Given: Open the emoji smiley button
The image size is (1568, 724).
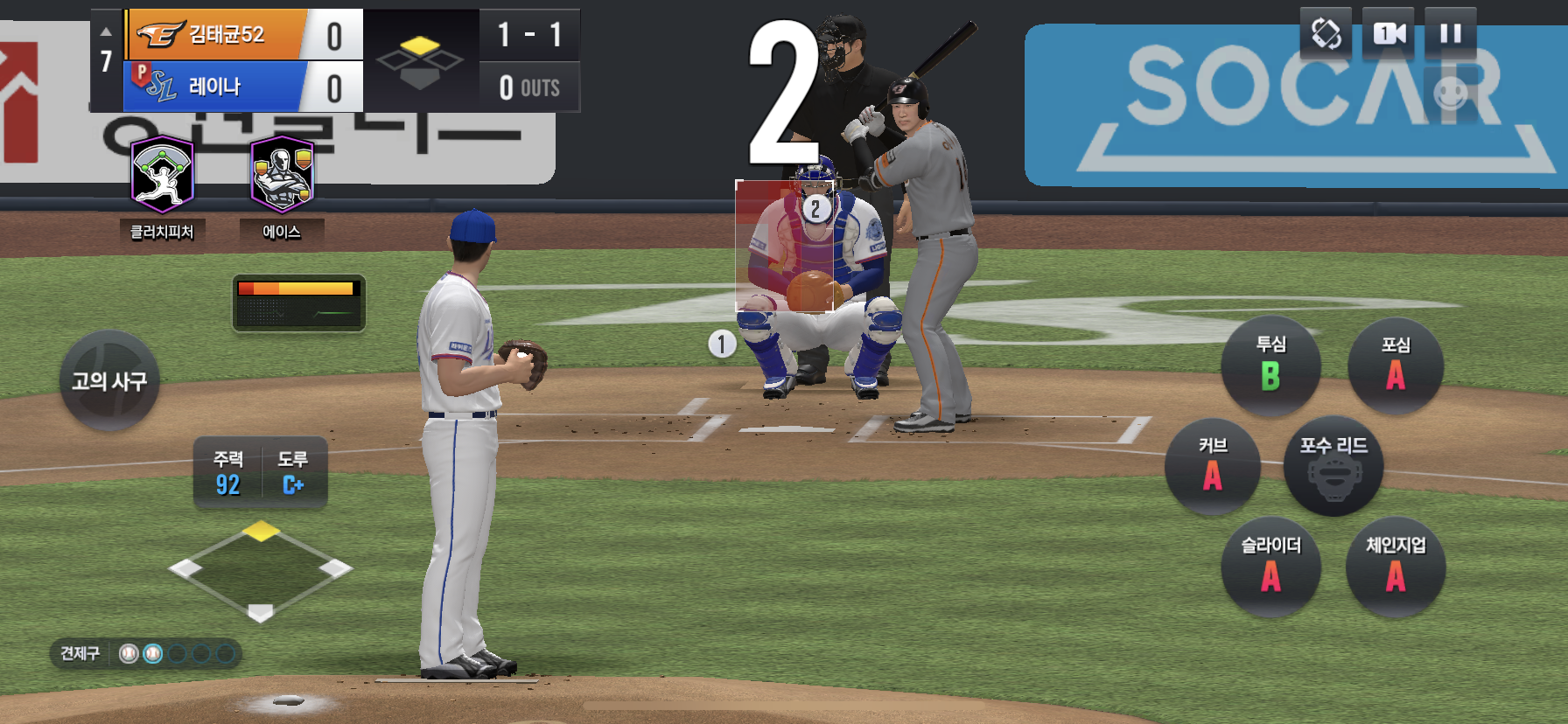Looking at the screenshot, I should click(x=1450, y=92).
